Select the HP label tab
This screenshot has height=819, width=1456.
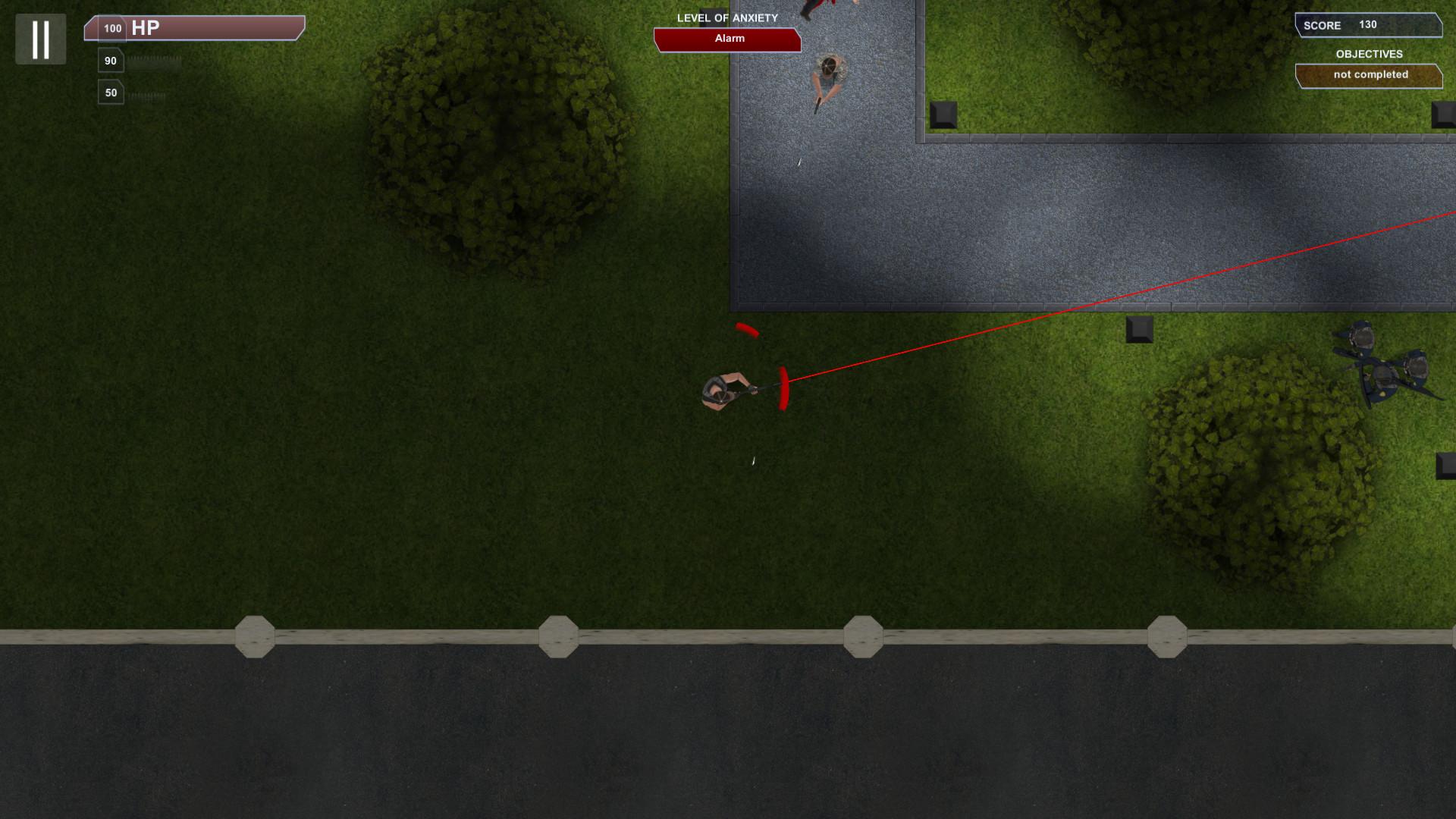144,30
